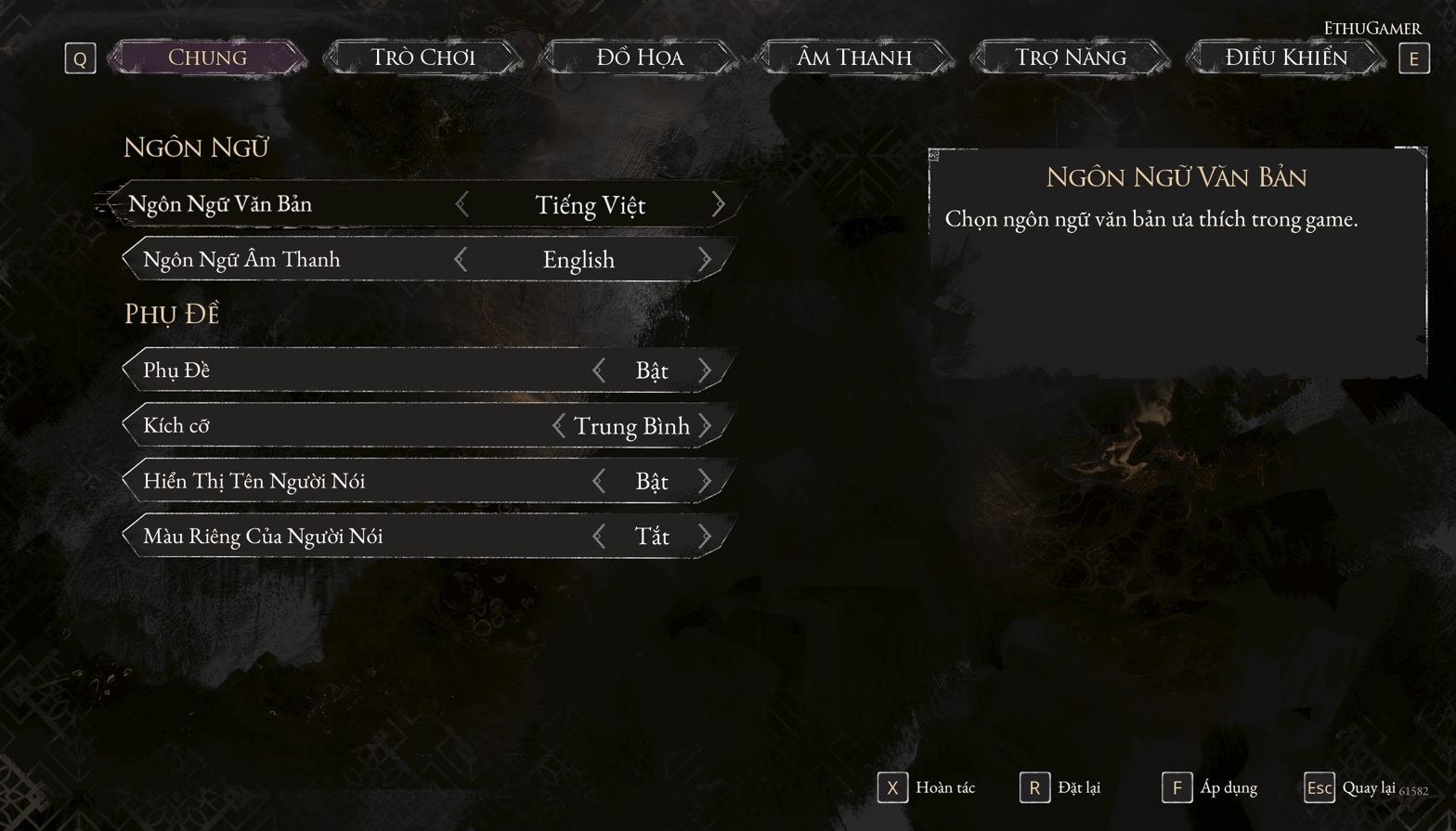Image resolution: width=1456 pixels, height=831 pixels.
Task: Select the Màu Riêng Của Người Nói row
Action: click(353, 537)
